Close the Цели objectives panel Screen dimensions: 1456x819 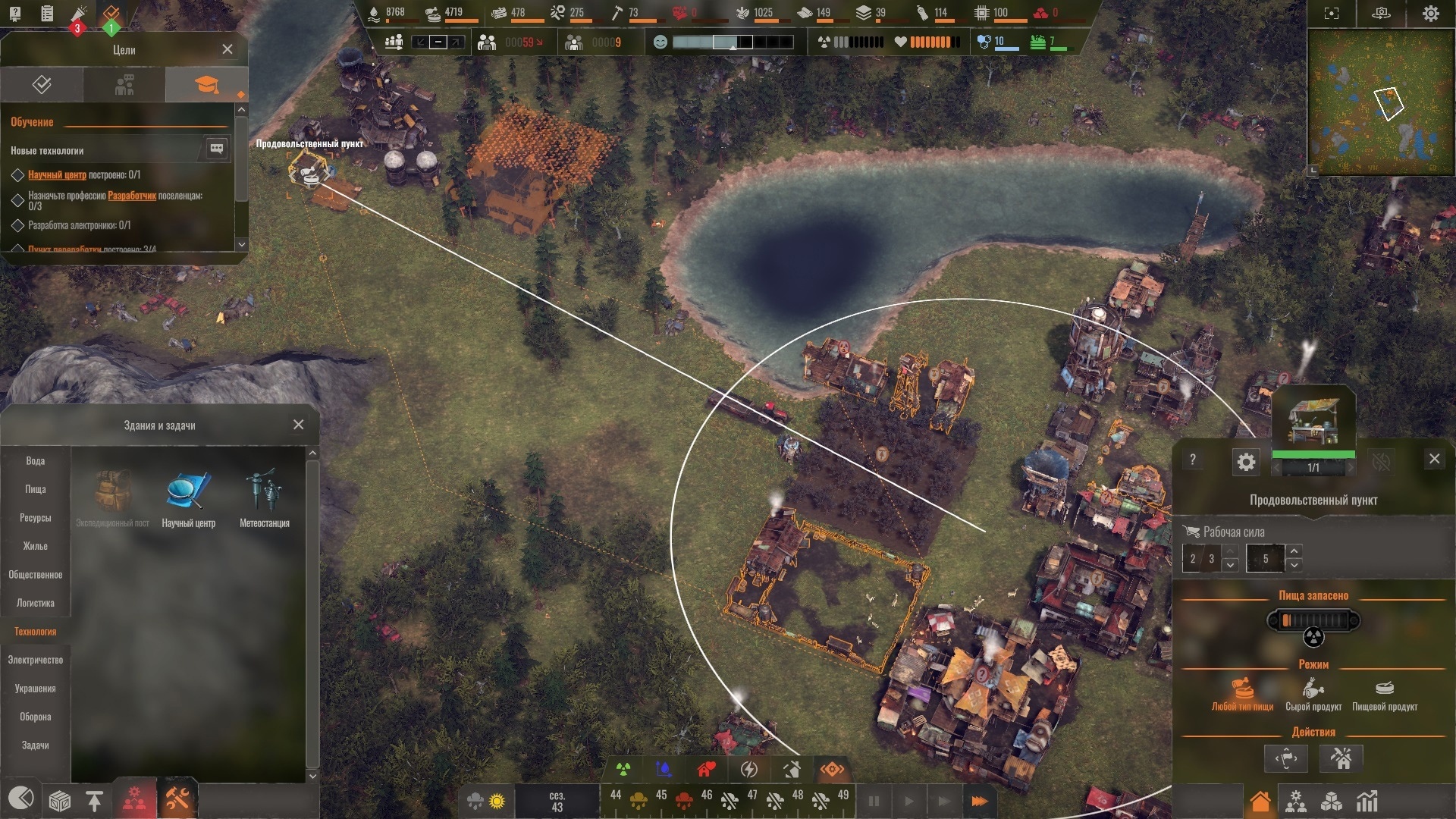pos(227,49)
